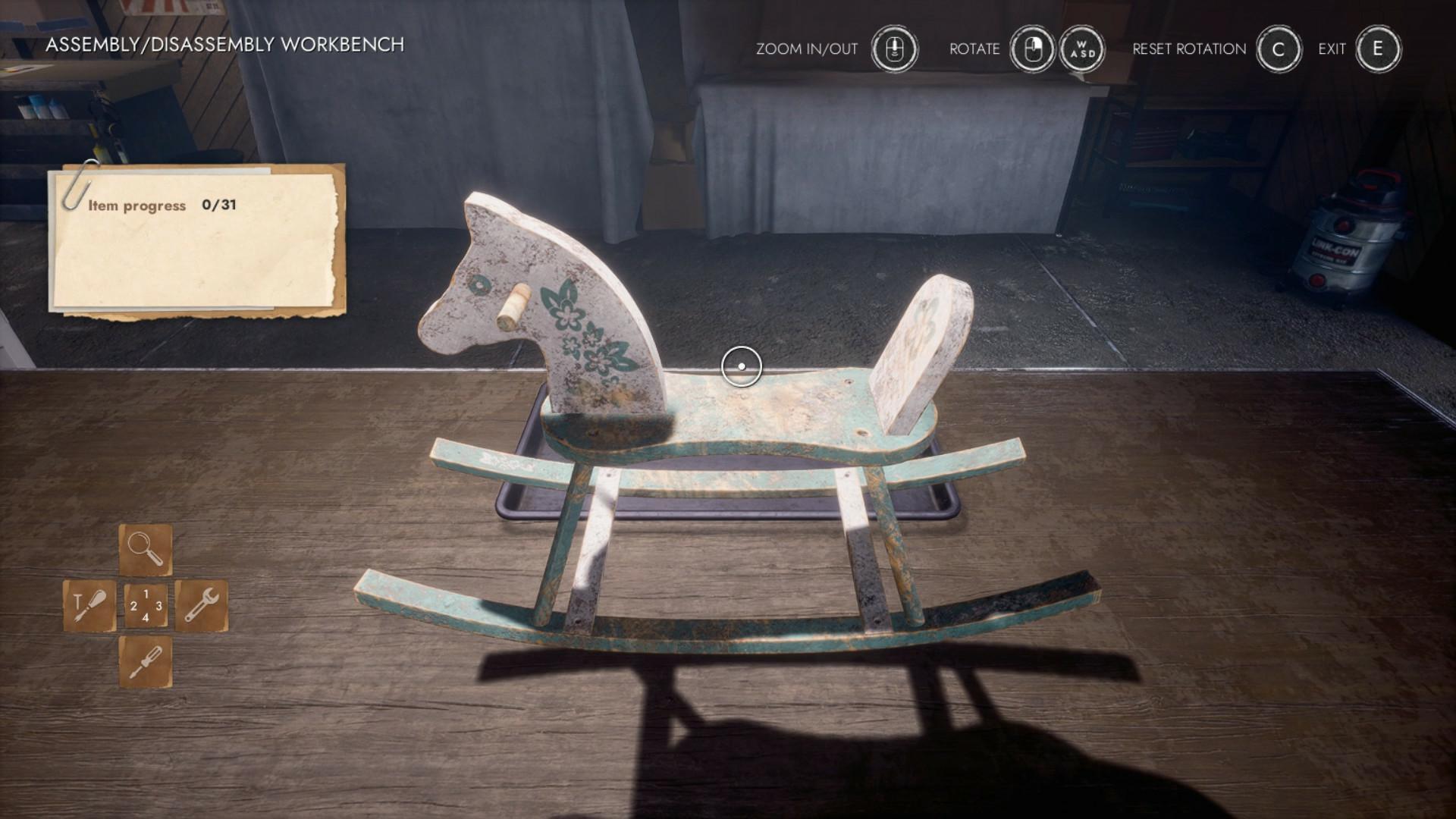Click the Rotate mouse button icon
The height and width of the screenshot is (819, 1456).
[1031, 48]
